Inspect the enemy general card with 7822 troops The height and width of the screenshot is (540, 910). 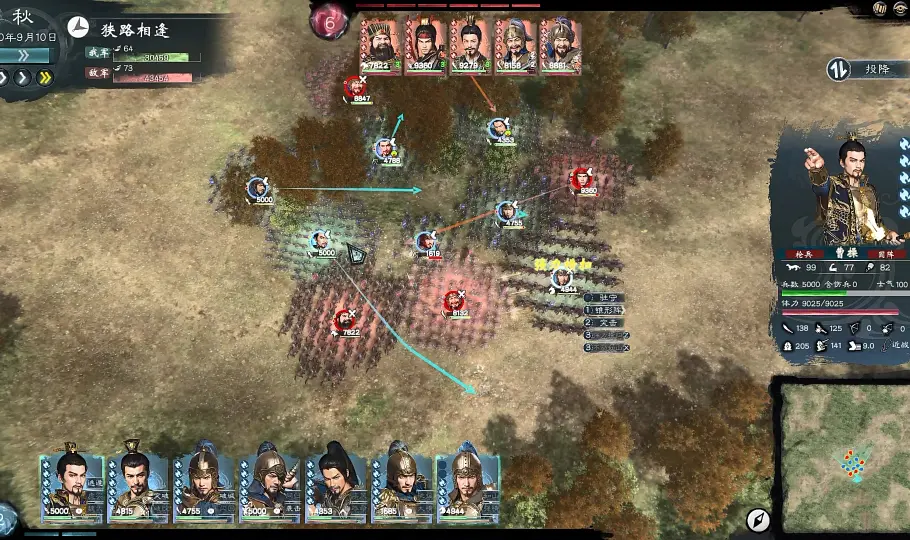[379, 45]
